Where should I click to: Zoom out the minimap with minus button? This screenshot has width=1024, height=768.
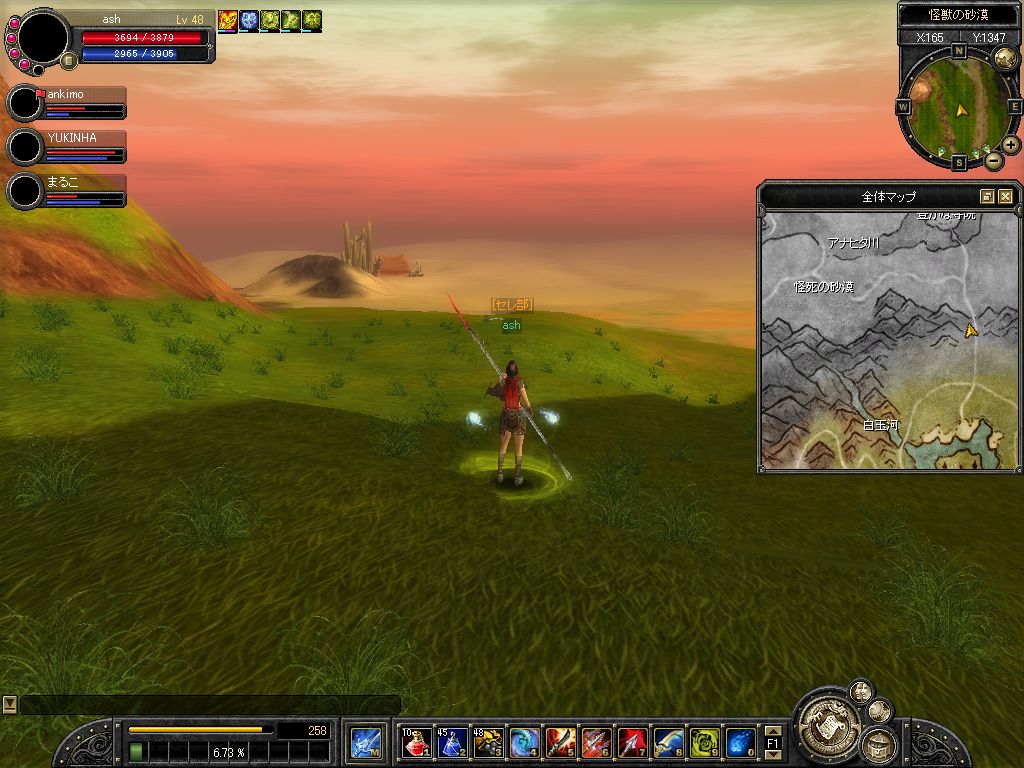click(993, 160)
